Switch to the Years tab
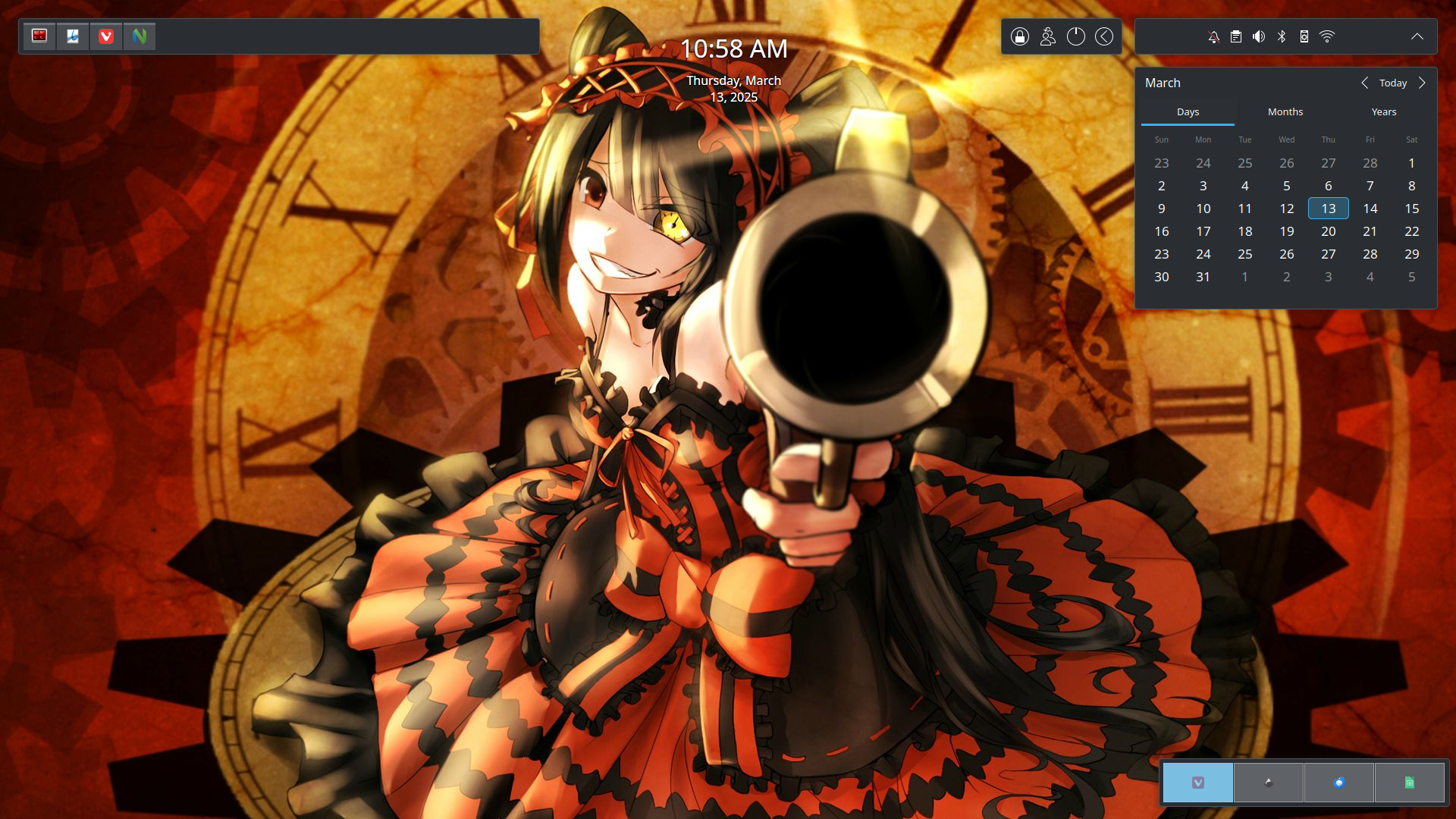The height and width of the screenshot is (819, 1456). (x=1384, y=111)
